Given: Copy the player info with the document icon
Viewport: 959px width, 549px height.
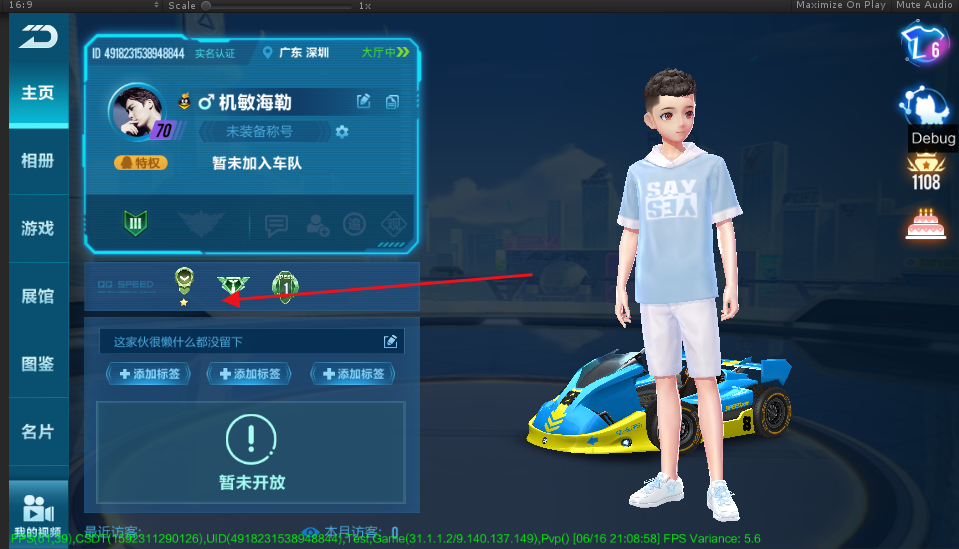Looking at the screenshot, I should (x=392, y=101).
